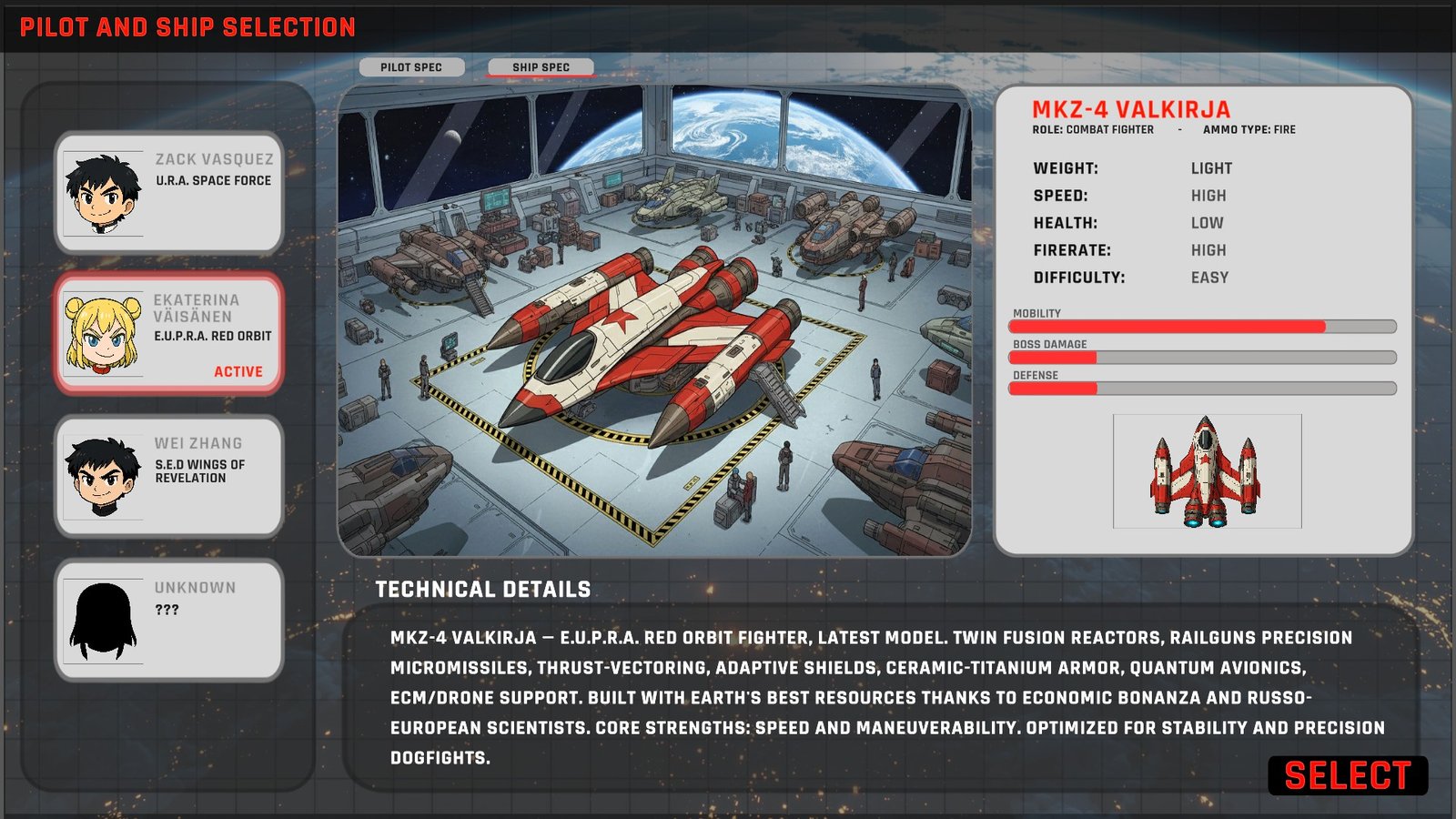Choose pilot Zack Vasquez
This screenshot has height=819, width=1456.
tap(169, 192)
